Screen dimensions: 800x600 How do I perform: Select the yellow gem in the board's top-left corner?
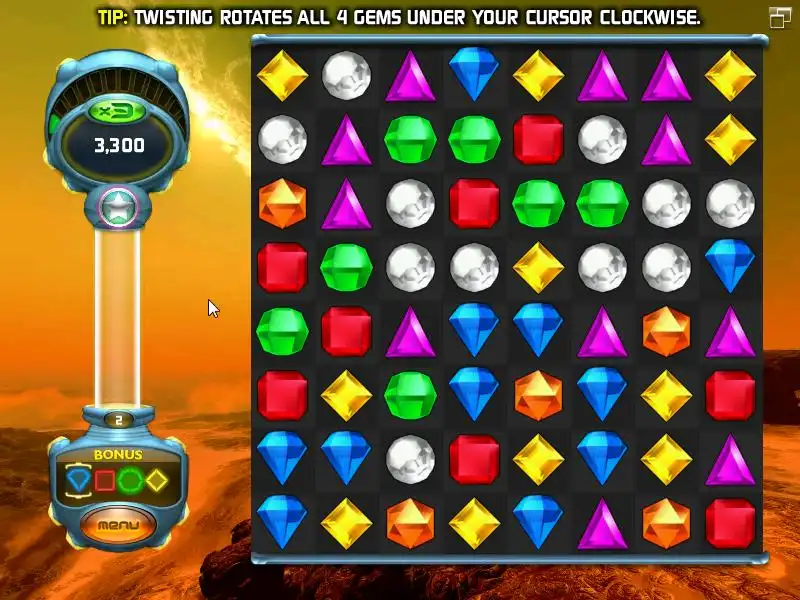(x=282, y=75)
